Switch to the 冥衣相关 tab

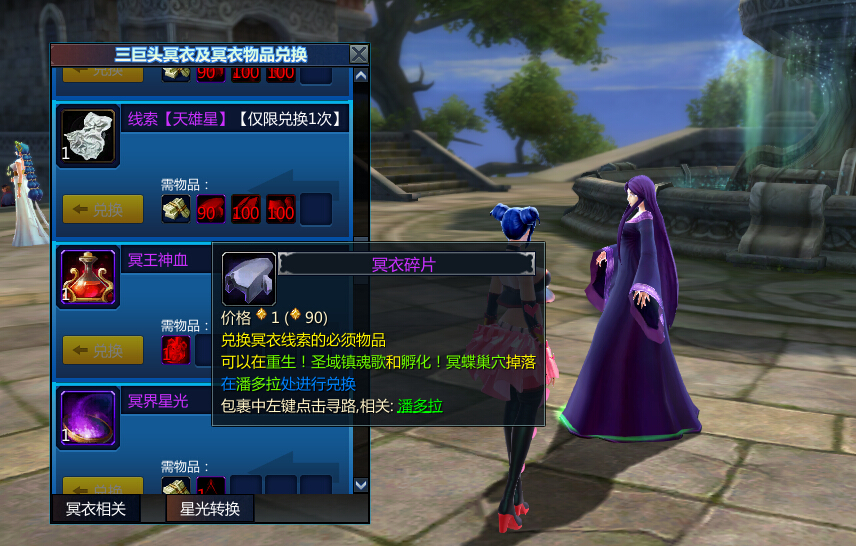[x=96, y=509]
